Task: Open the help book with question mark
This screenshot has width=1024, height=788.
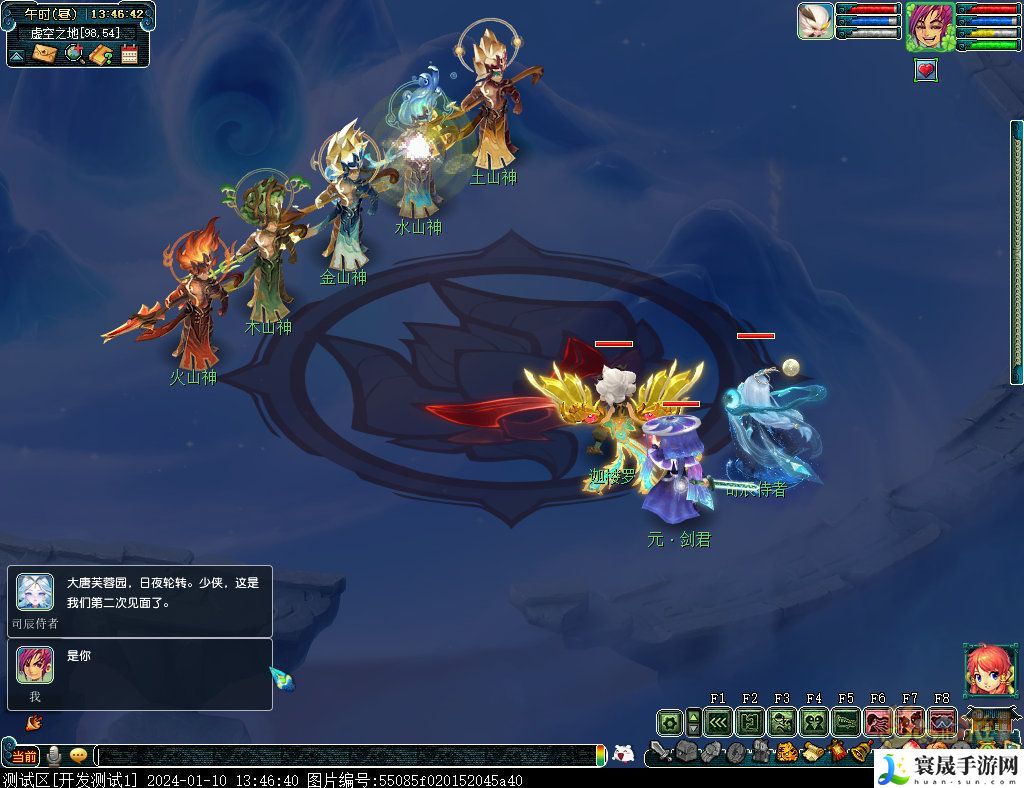Action: (100, 54)
